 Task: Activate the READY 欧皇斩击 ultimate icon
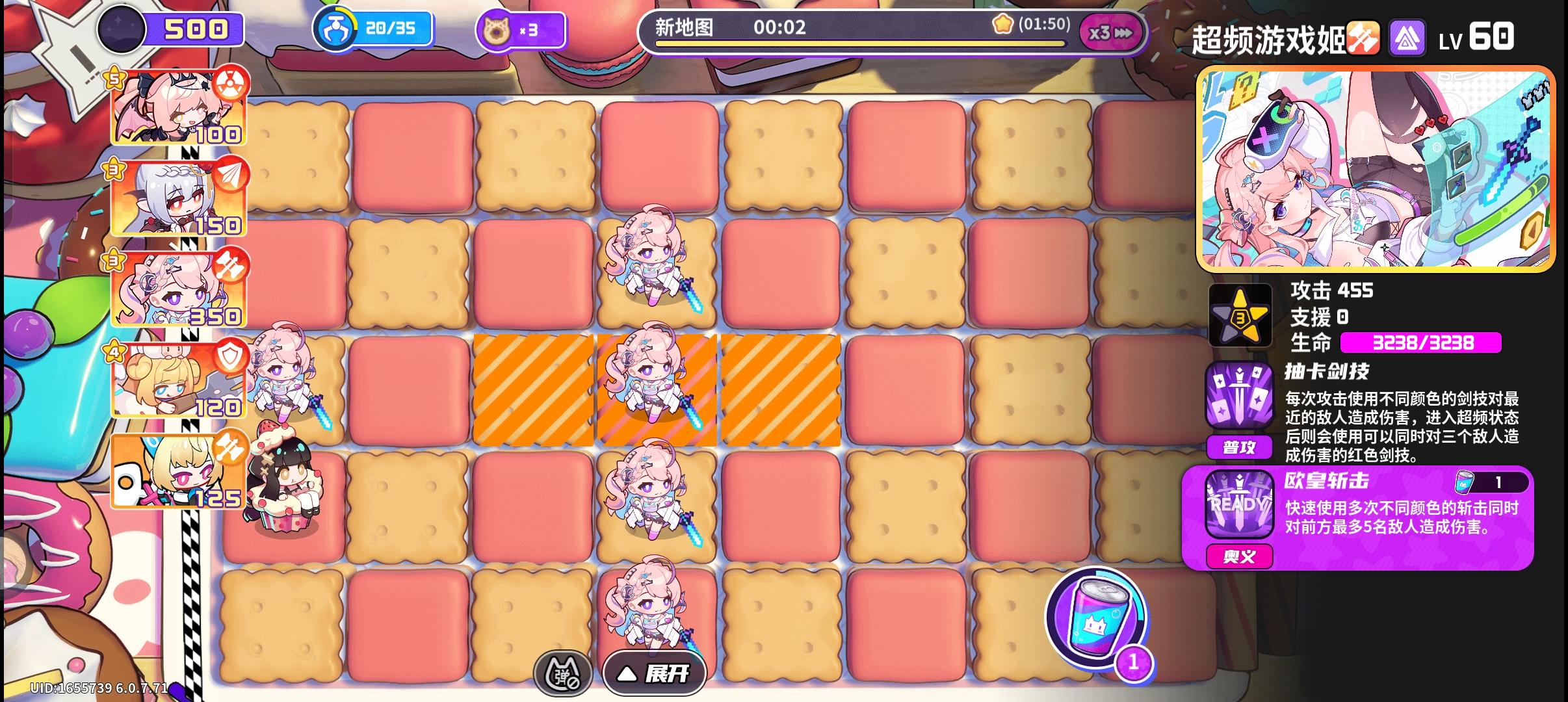click(1240, 504)
